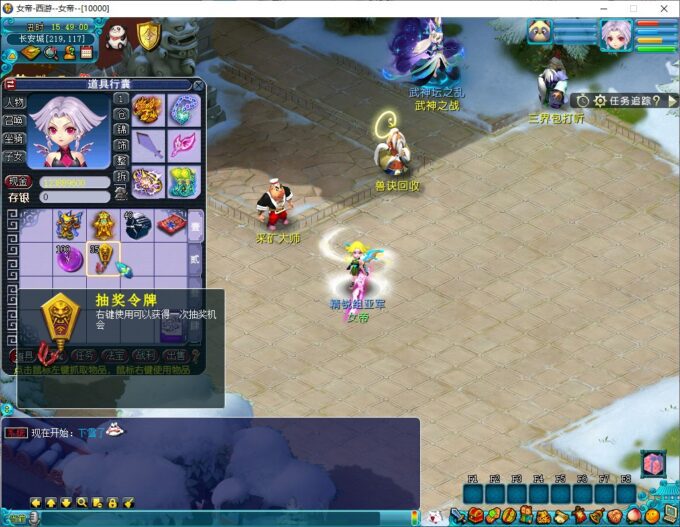Open the pink gift box icon
This screenshot has width=680, height=527.
652,465
